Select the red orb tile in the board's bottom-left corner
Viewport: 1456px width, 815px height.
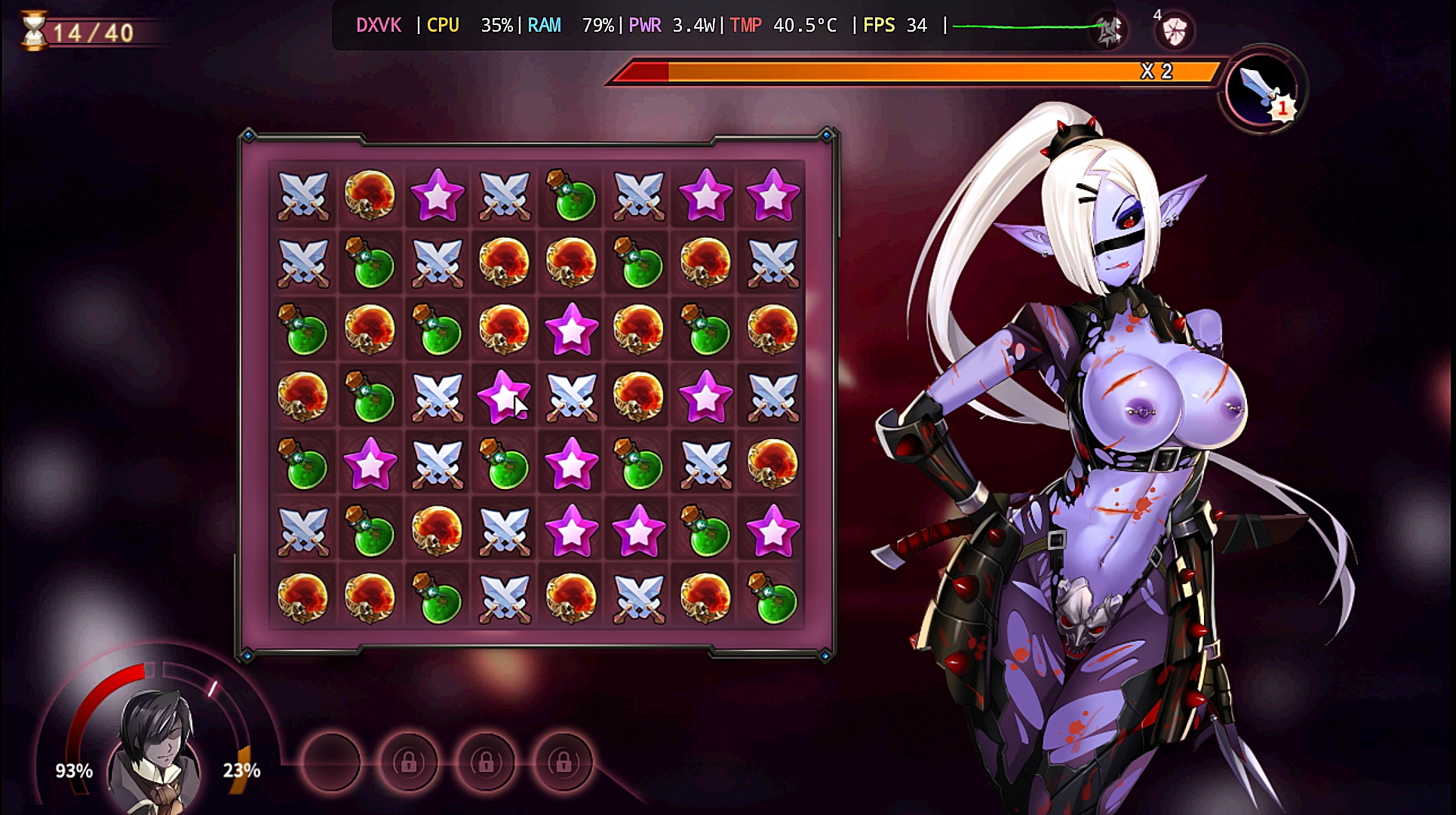[x=303, y=598]
